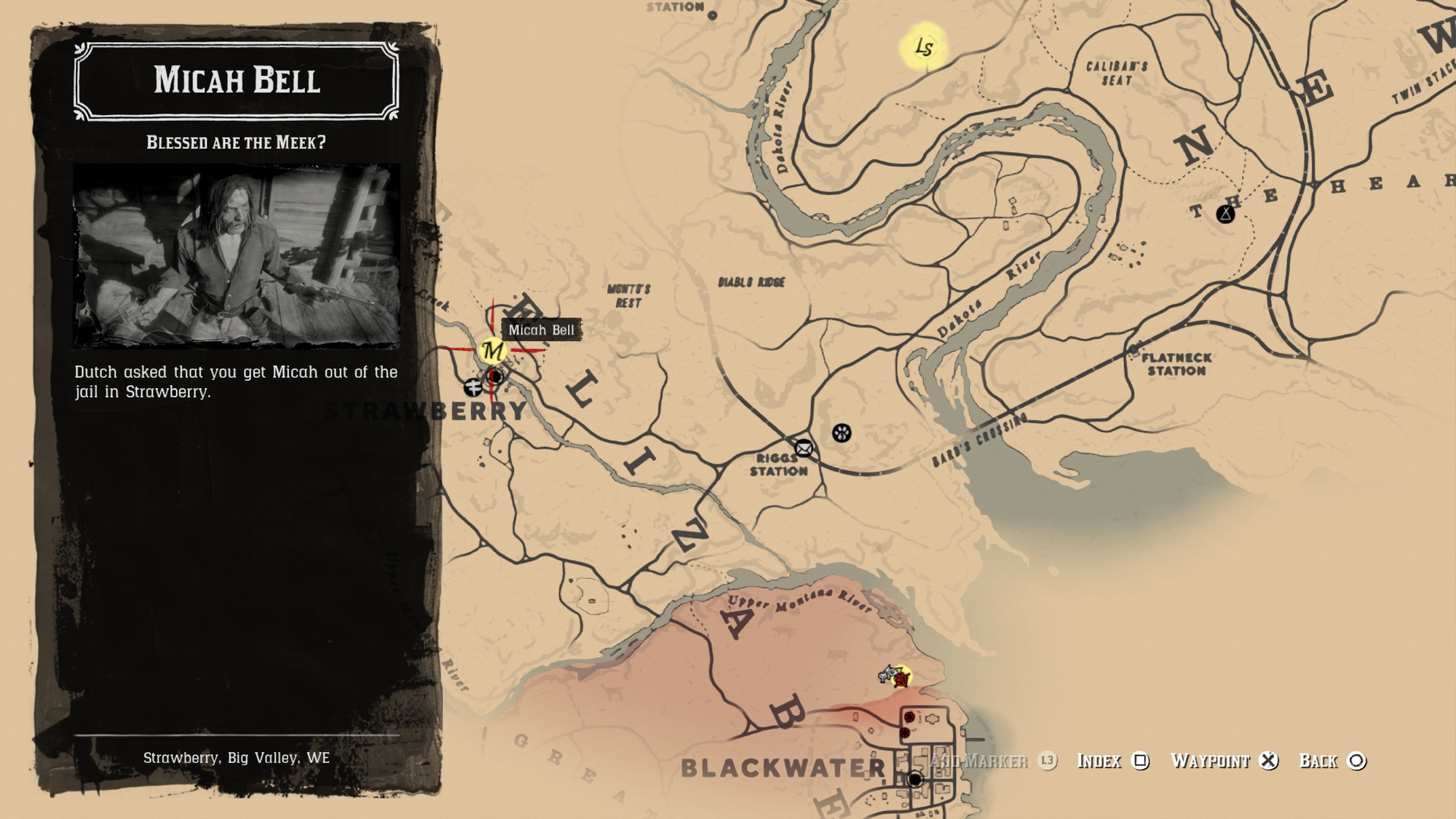Select the paw print trapper icon
The height and width of the screenshot is (819, 1456).
pos(842,433)
